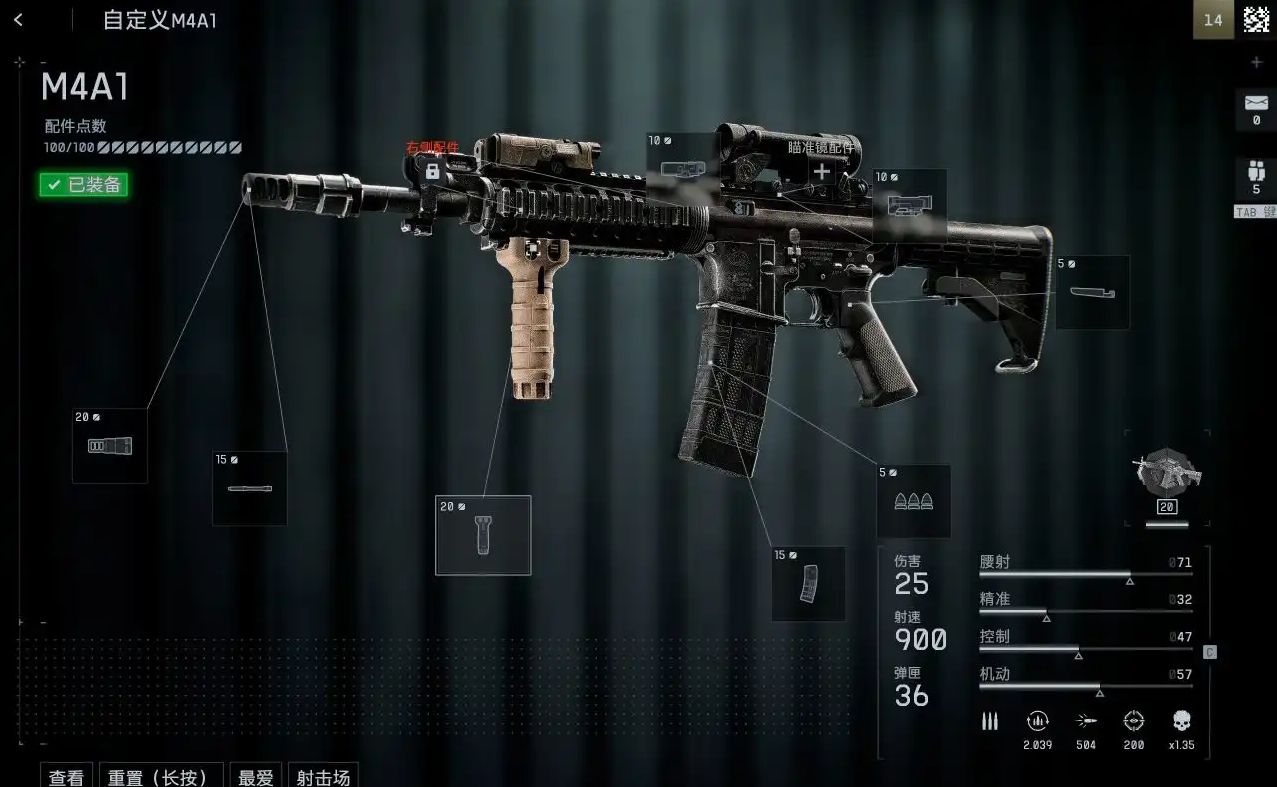Click the locked 右侧配件 slot

click(432, 171)
